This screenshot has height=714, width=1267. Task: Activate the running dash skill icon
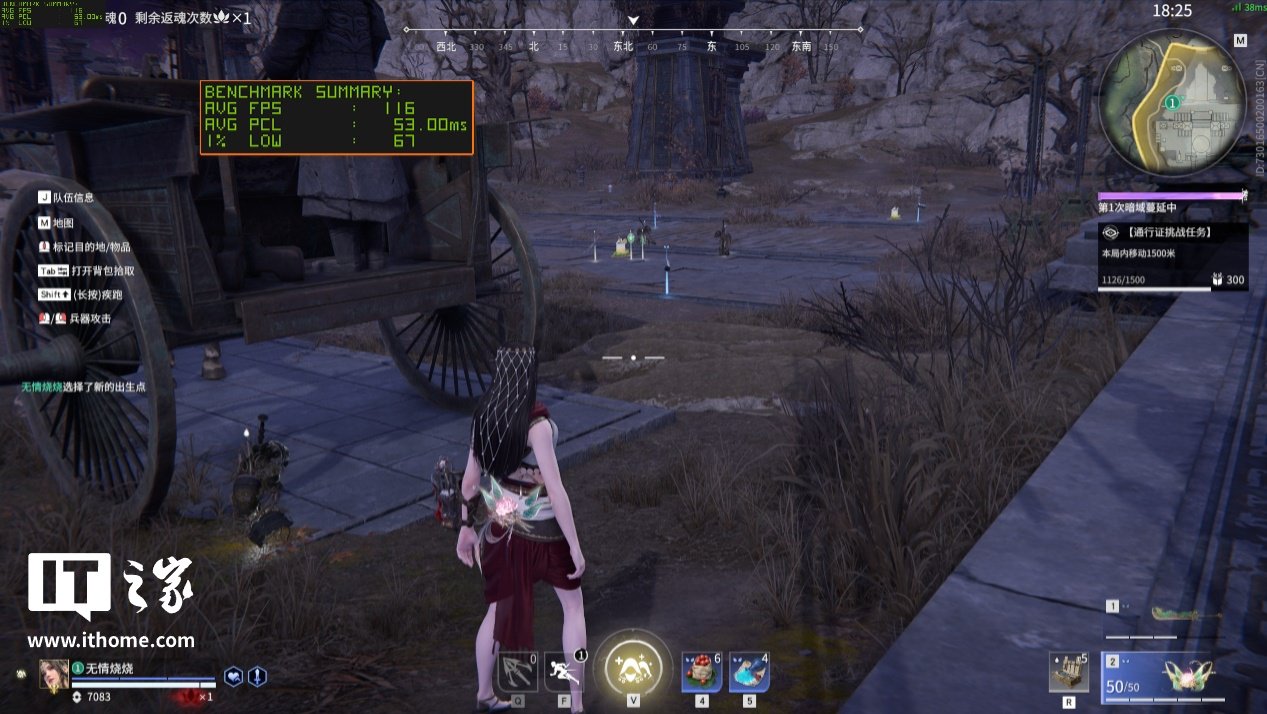click(x=564, y=672)
